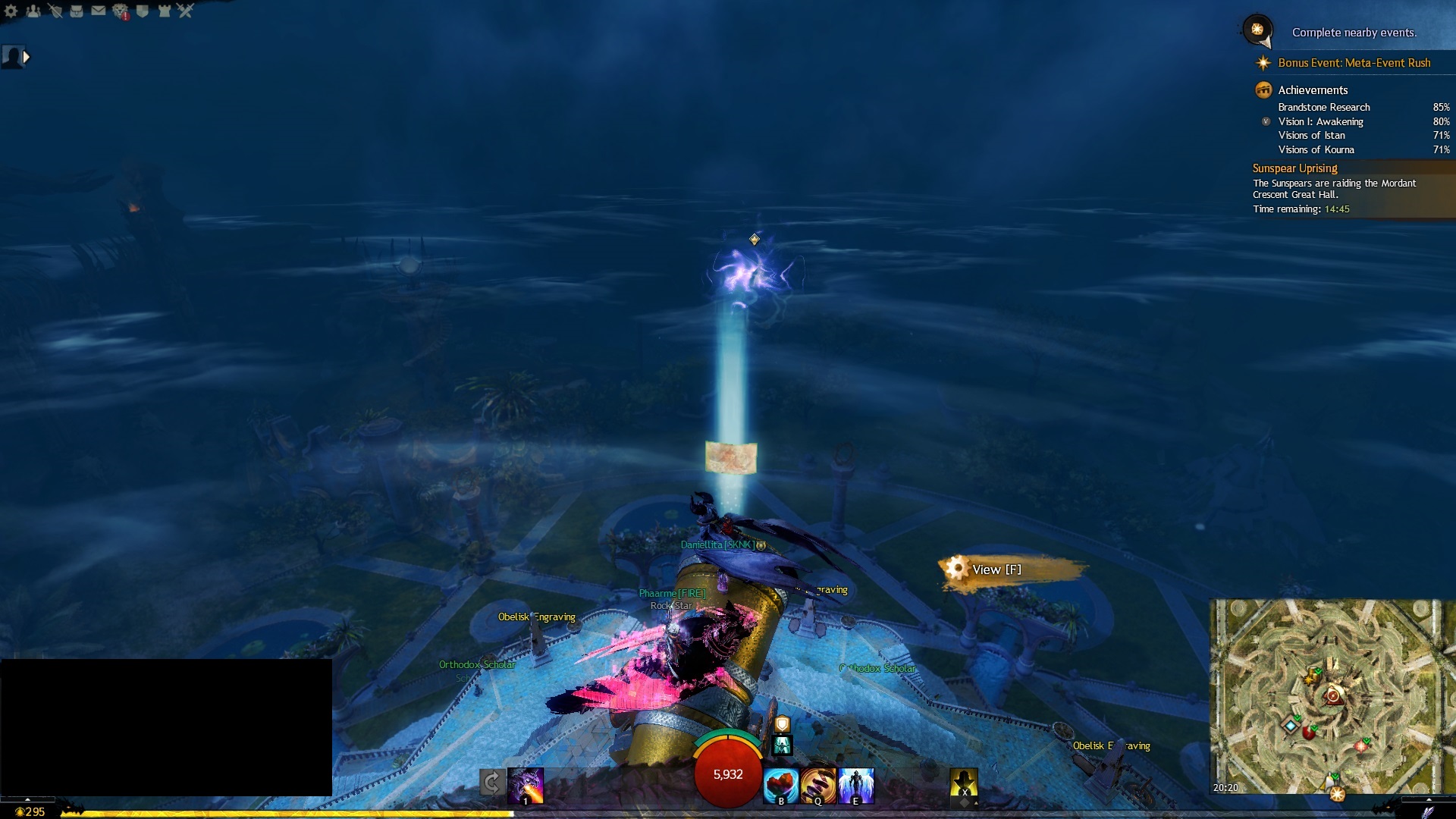Use the red crystal skill bound to B
The height and width of the screenshot is (819, 1456).
[780, 786]
